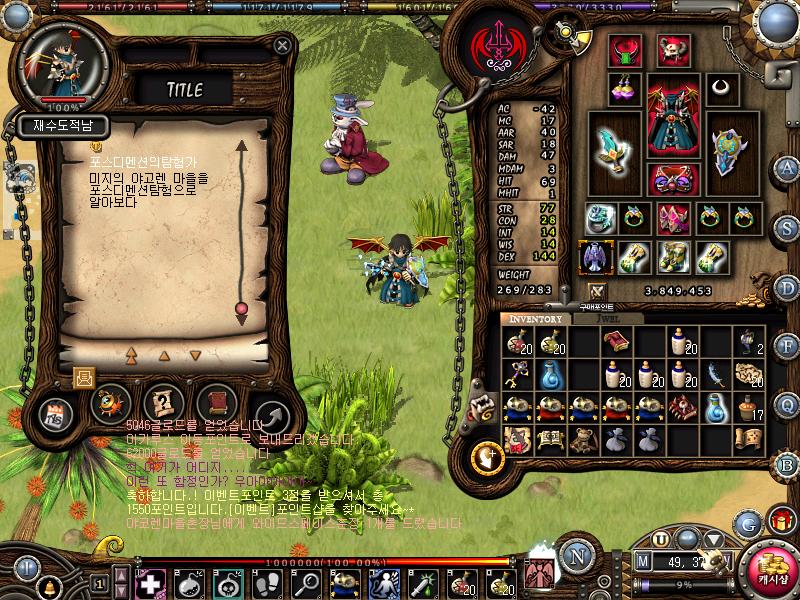
Task: Open the red gift box icon
Action: point(779,521)
